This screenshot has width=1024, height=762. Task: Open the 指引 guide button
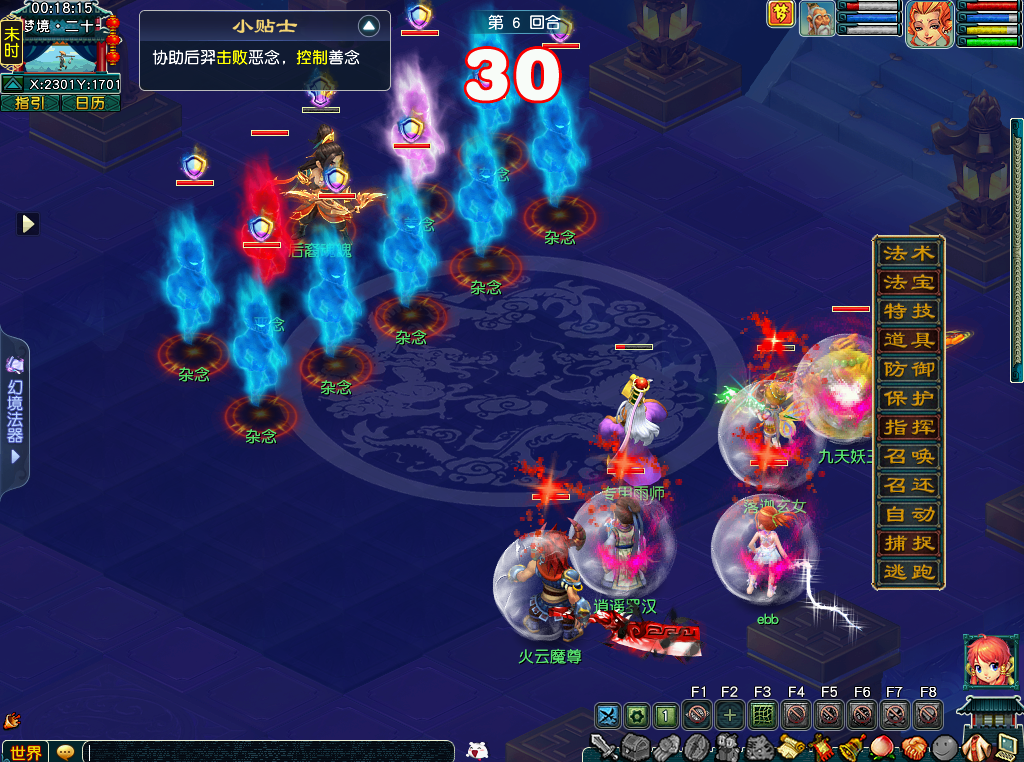point(29,103)
